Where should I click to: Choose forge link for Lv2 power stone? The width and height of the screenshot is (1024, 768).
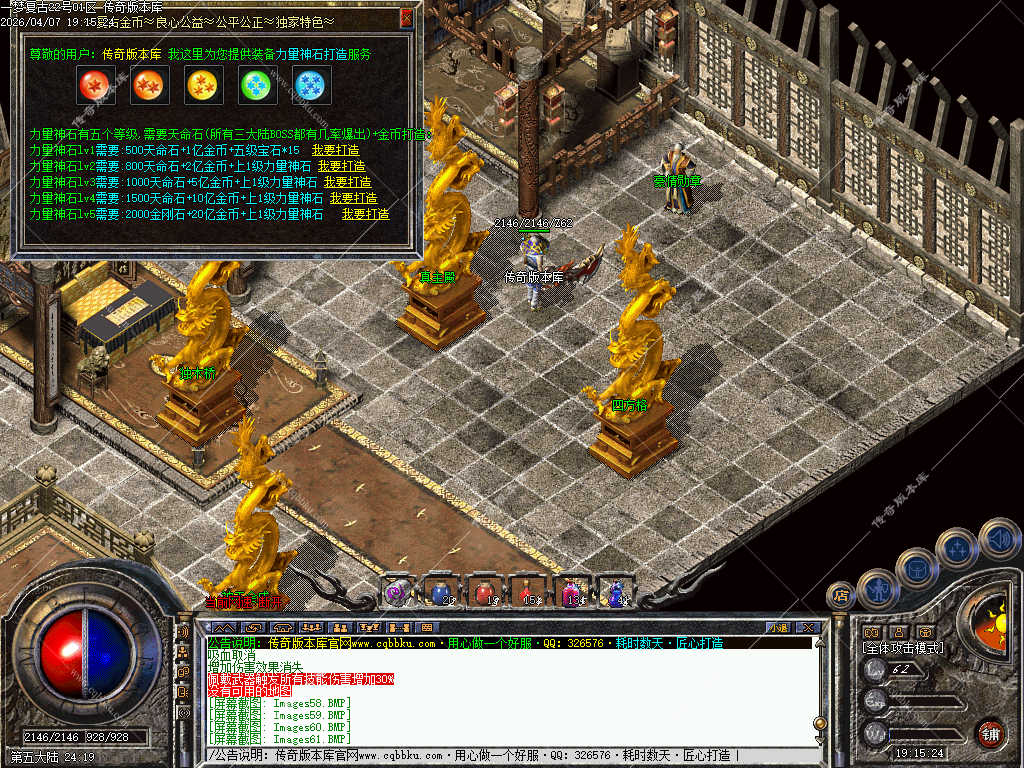pos(342,166)
